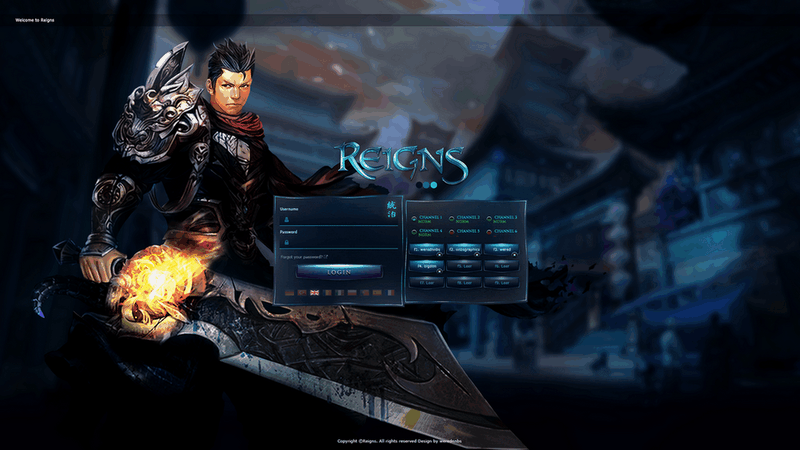Open the 'Forgot your password?' link
Image resolution: width=800 pixels, height=450 pixels.
pyautogui.click(x=305, y=258)
